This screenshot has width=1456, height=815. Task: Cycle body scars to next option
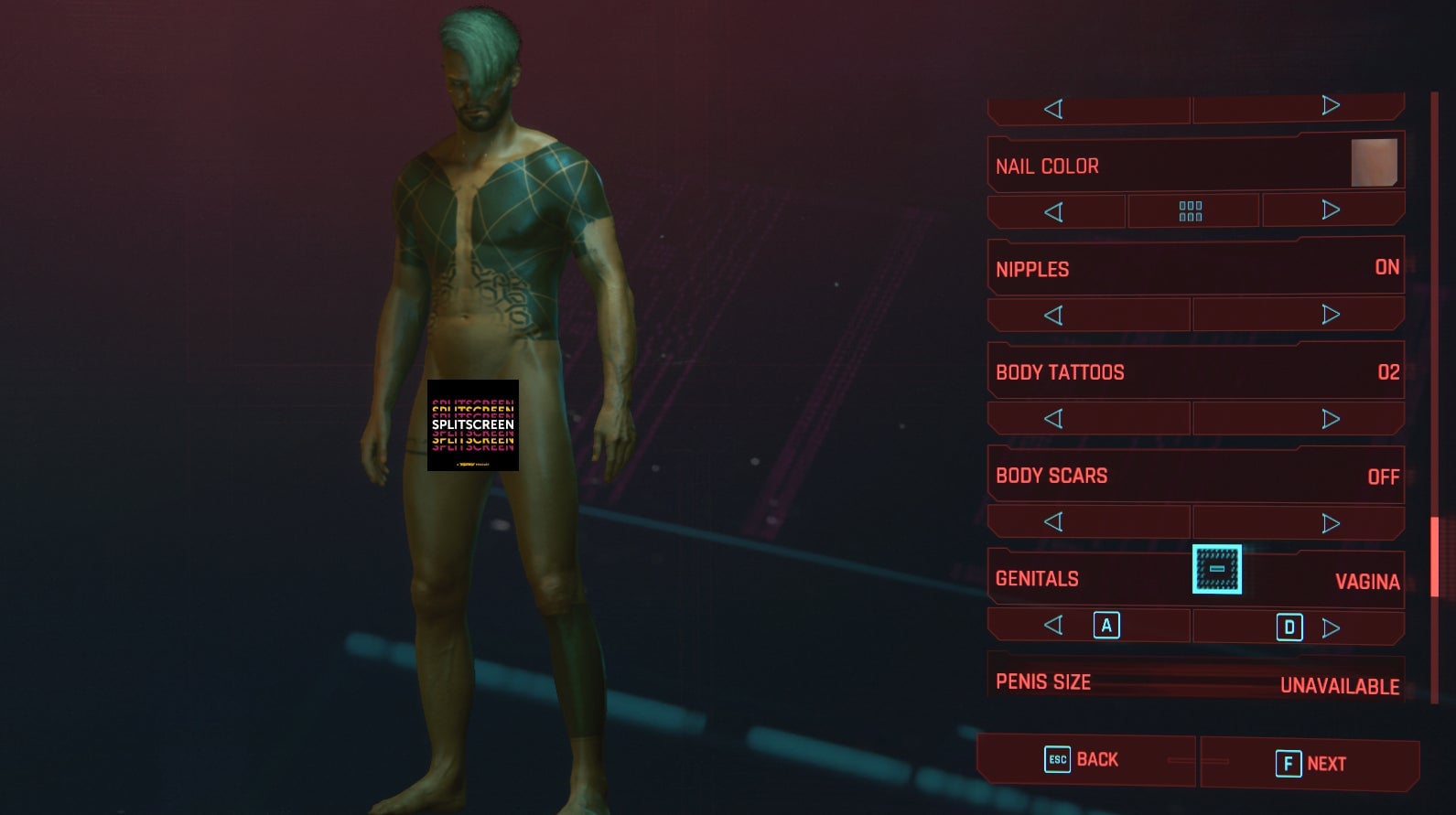[1331, 523]
